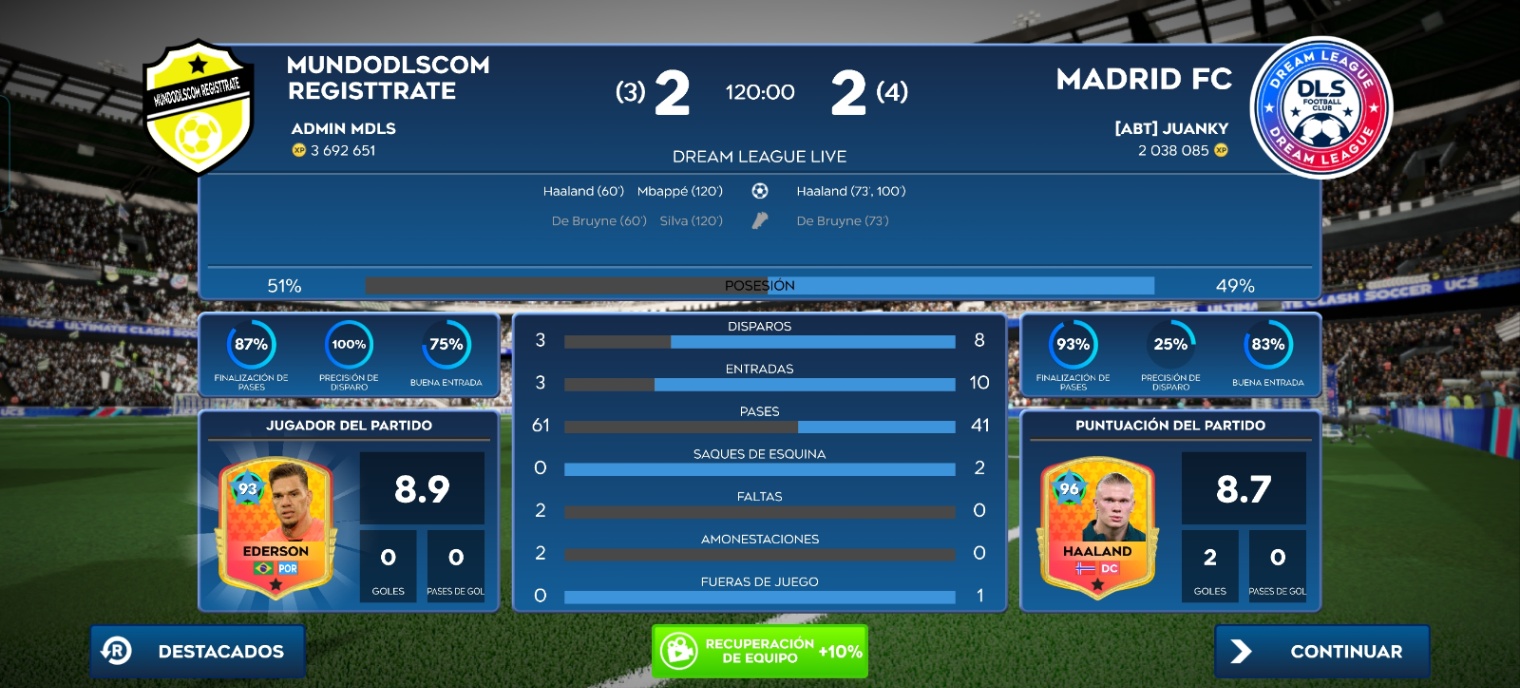This screenshot has width=1520, height=688.
Task: Select the Haaland player card
Action: pos(1097,525)
